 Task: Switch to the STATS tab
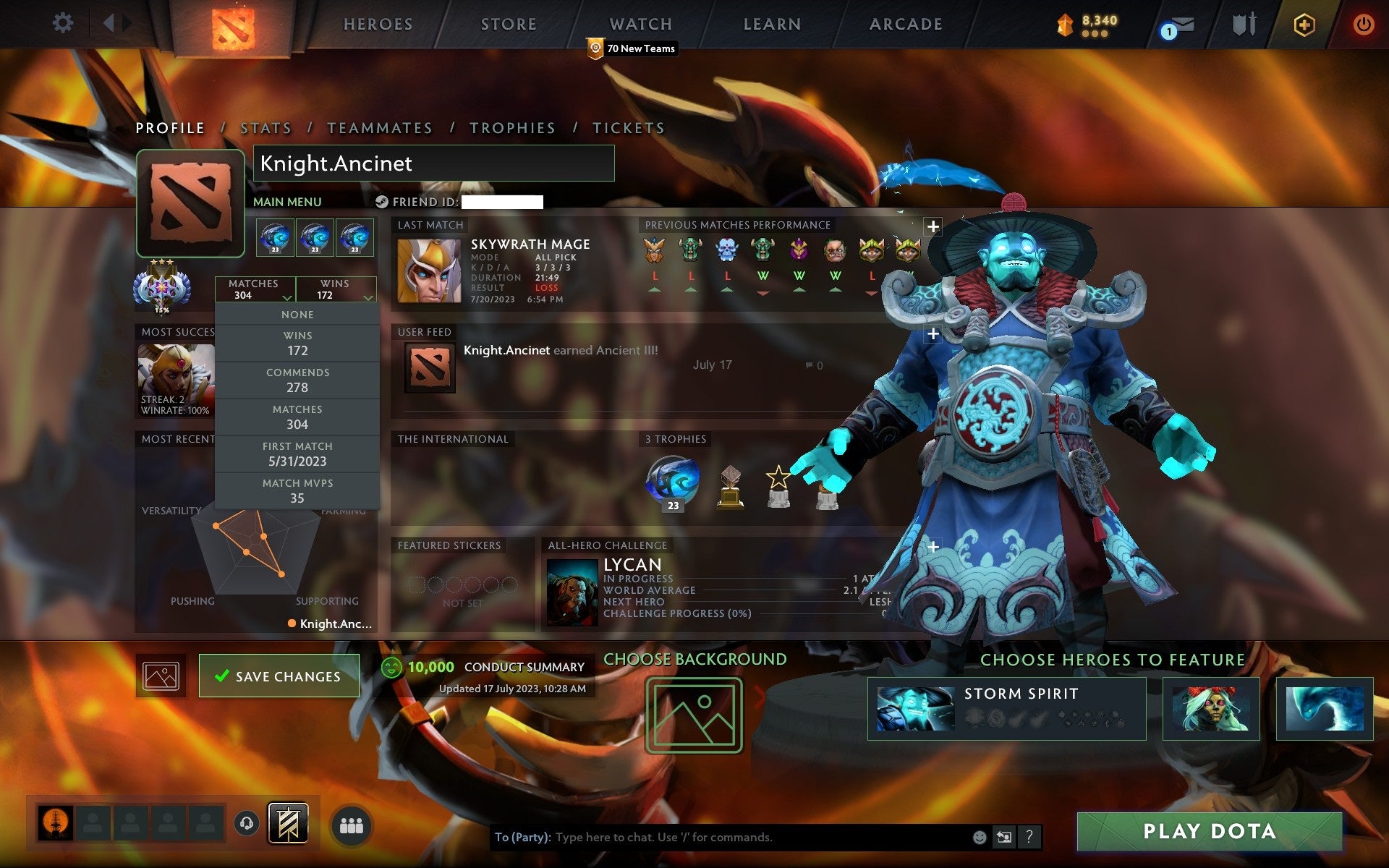[266, 127]
